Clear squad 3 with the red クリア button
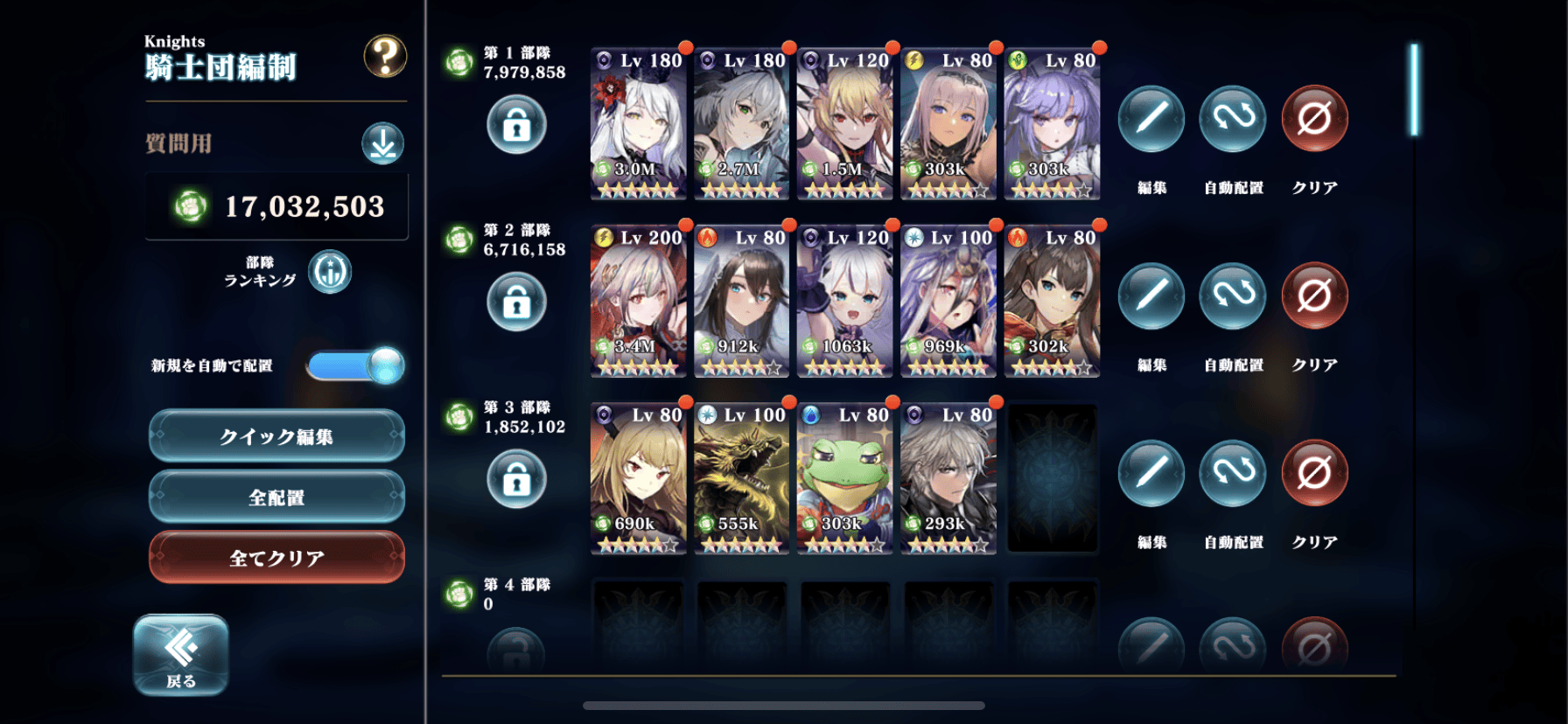 (1314, 473)
